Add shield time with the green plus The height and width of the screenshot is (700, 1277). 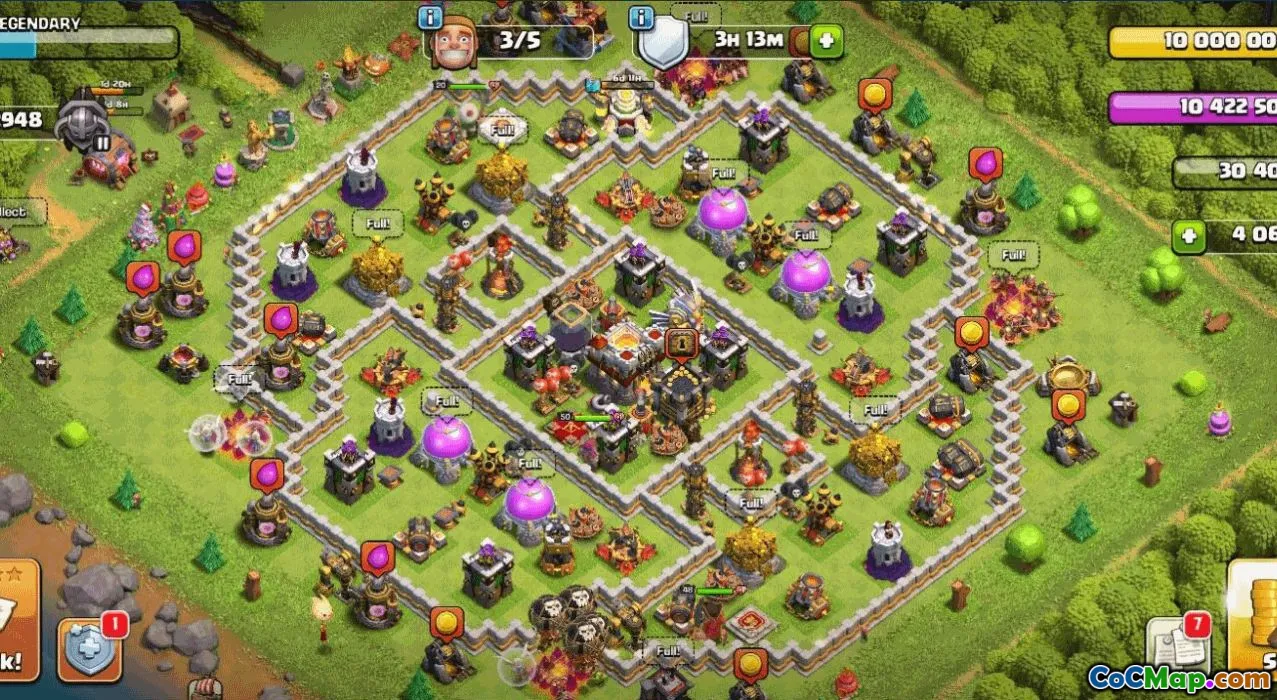pyautogui.click(x=826, y=42)
